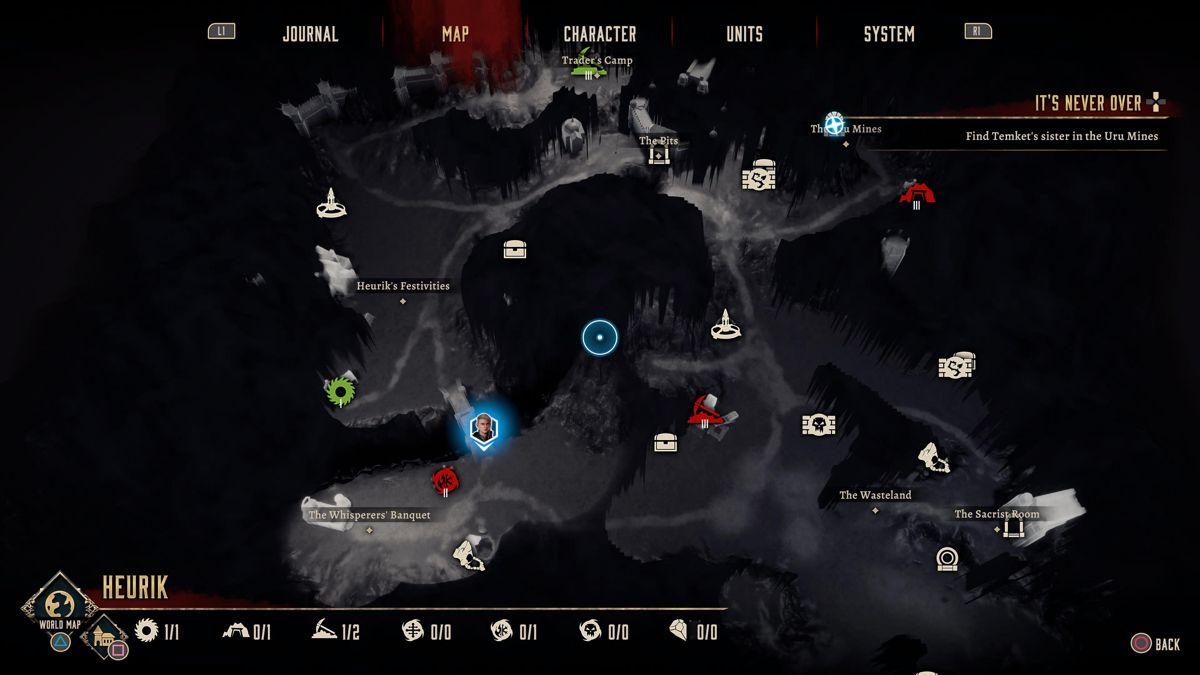
Task: Select the round portal ring marker
Action: [947, 558]
